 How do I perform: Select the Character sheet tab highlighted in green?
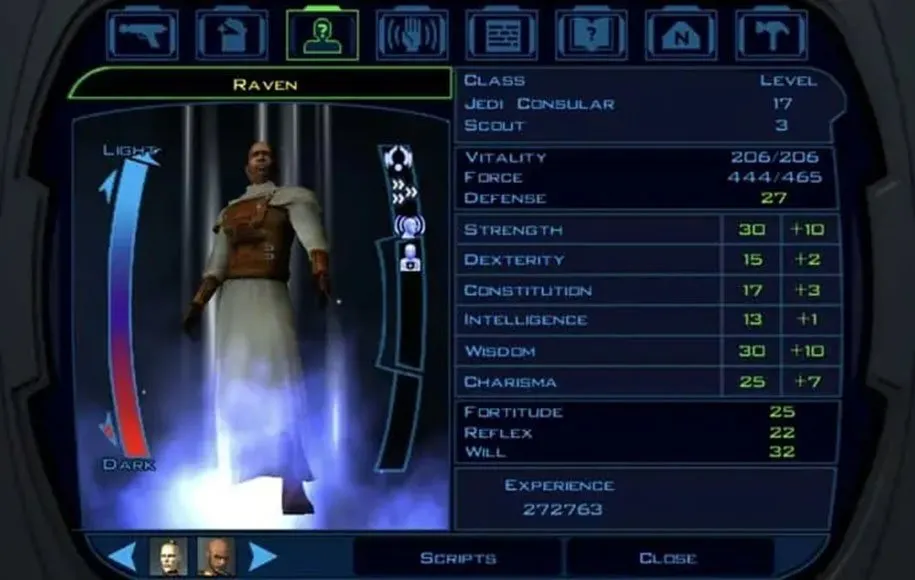click(x=322, y=34)
